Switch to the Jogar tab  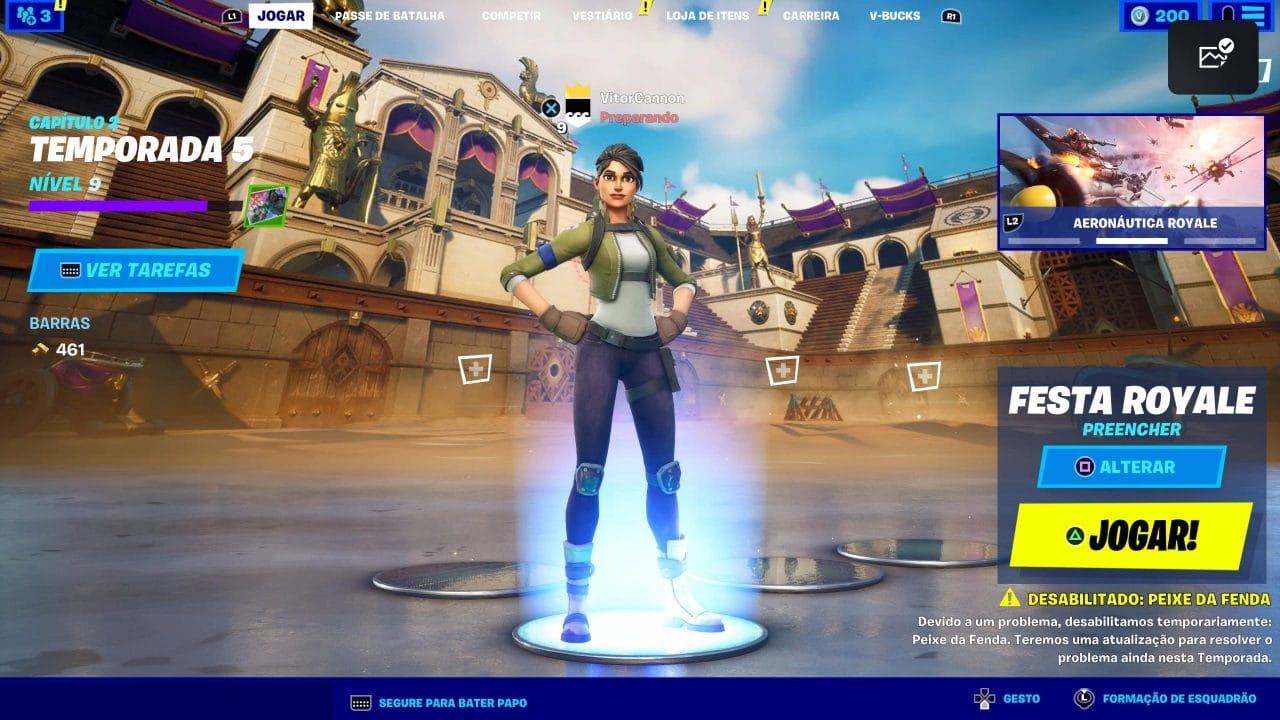coord(280,16)
